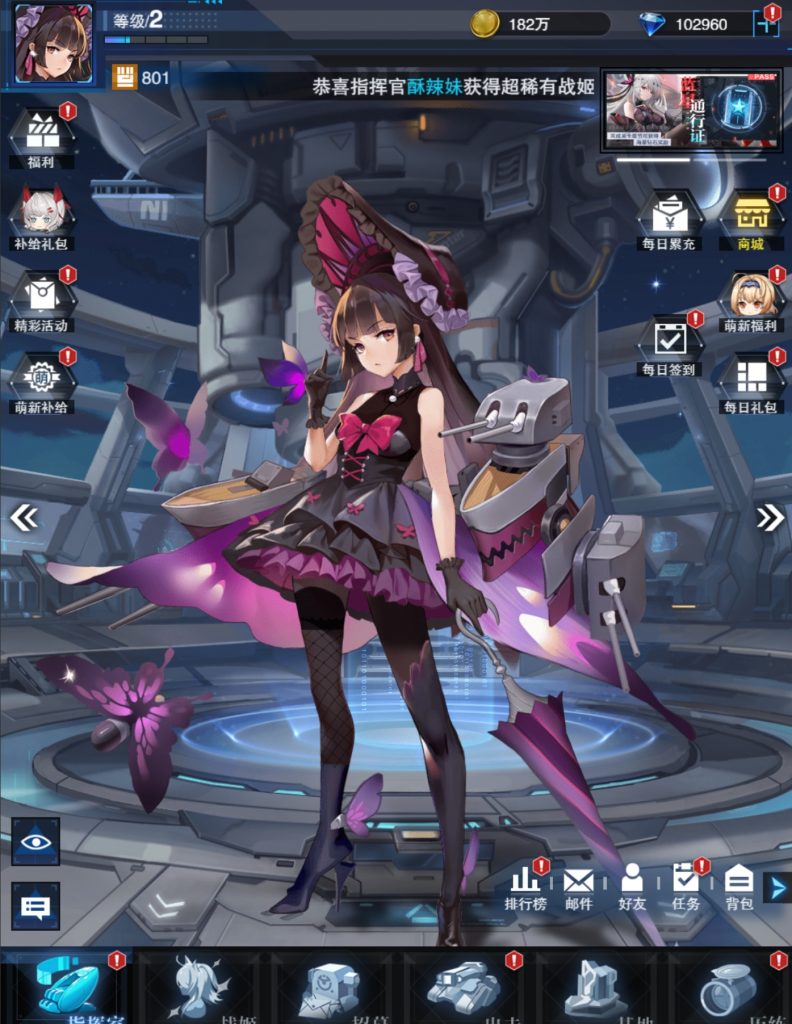This screenshot has height=1024, width=792.
Task: Open the 通行证 pass banner
Action: pos(683,110)
